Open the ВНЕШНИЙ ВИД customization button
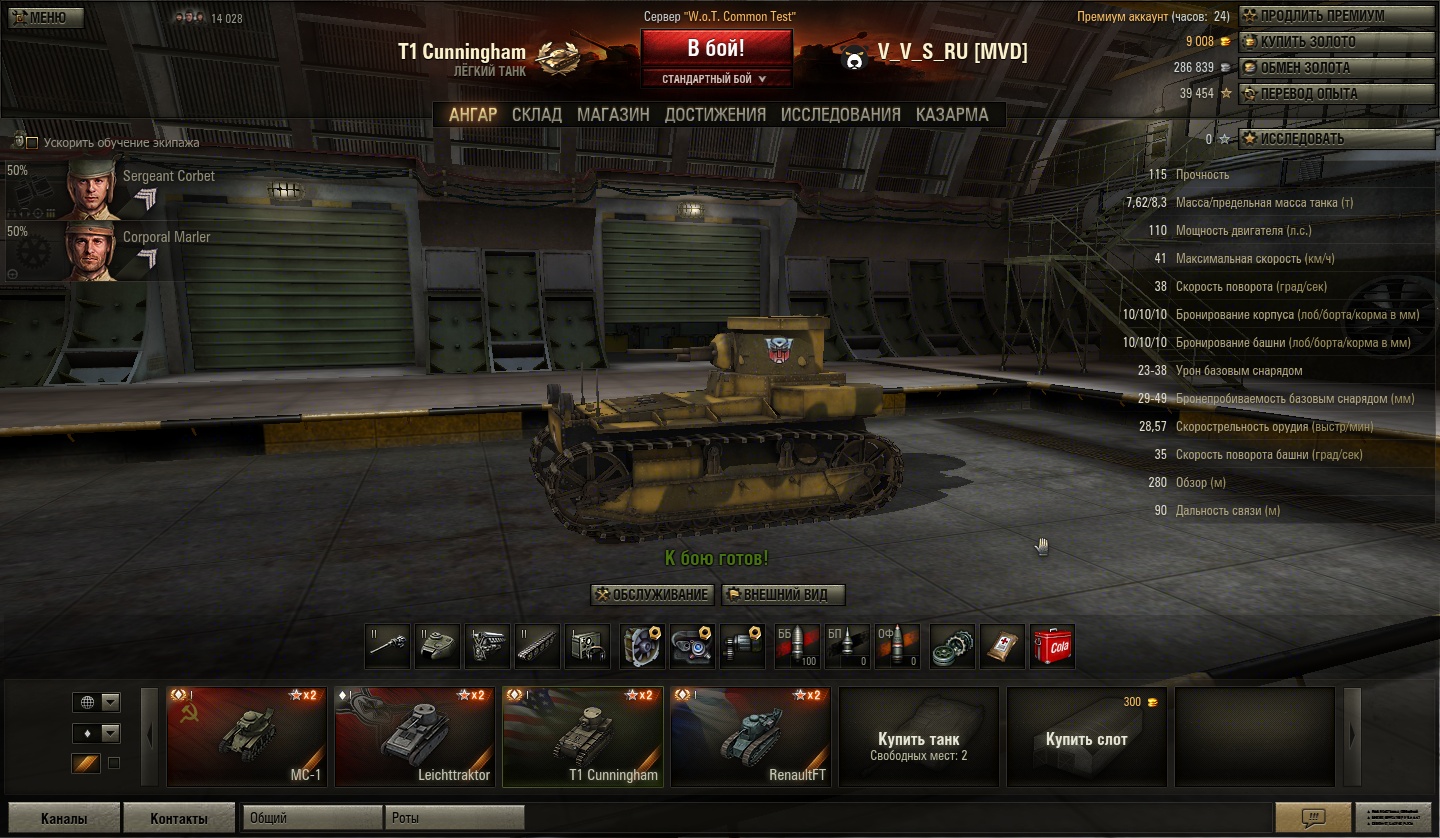 pos(783,595)
